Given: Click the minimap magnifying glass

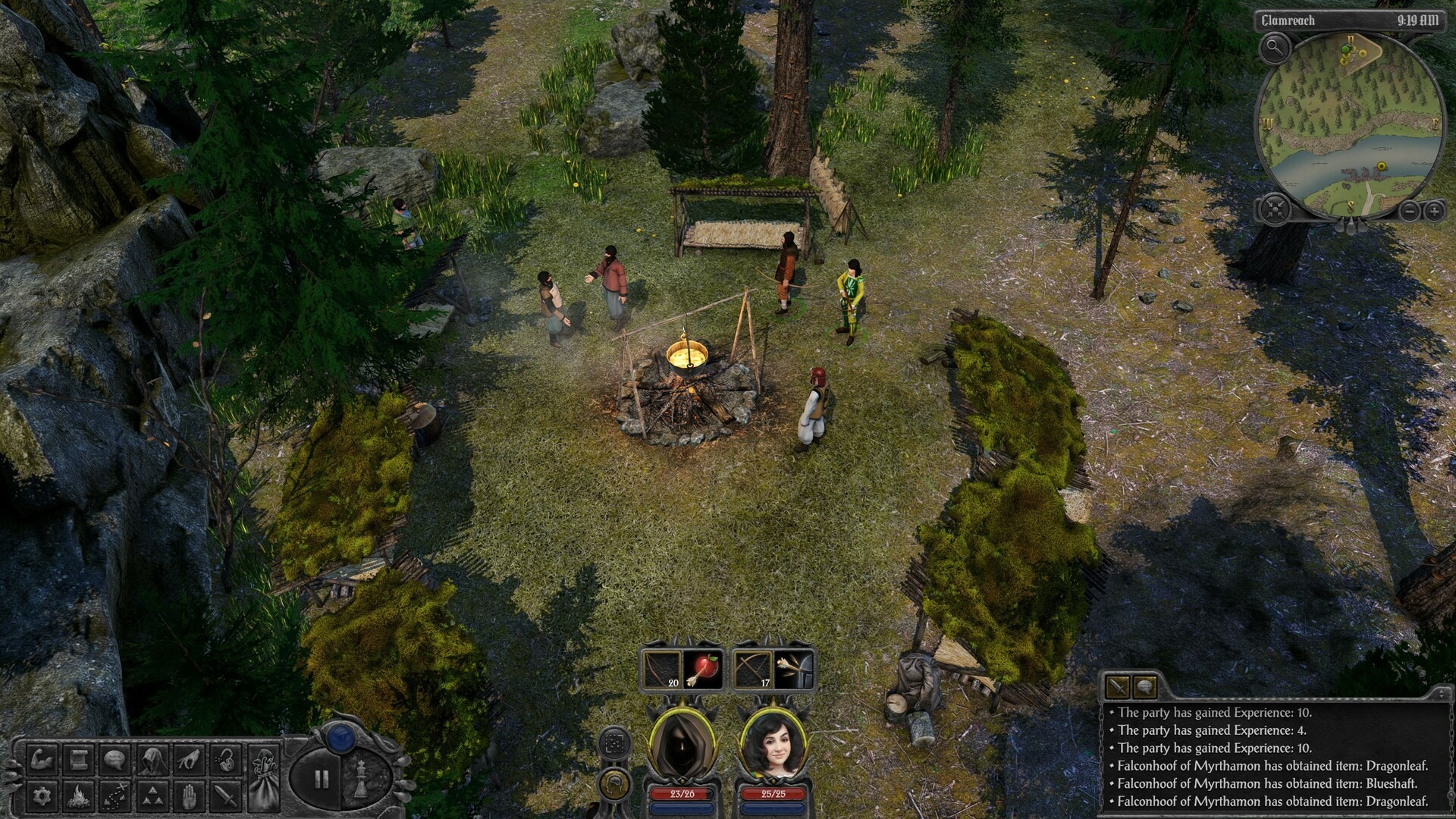Looking at the screenshot, I should [x=1276, y=49].
